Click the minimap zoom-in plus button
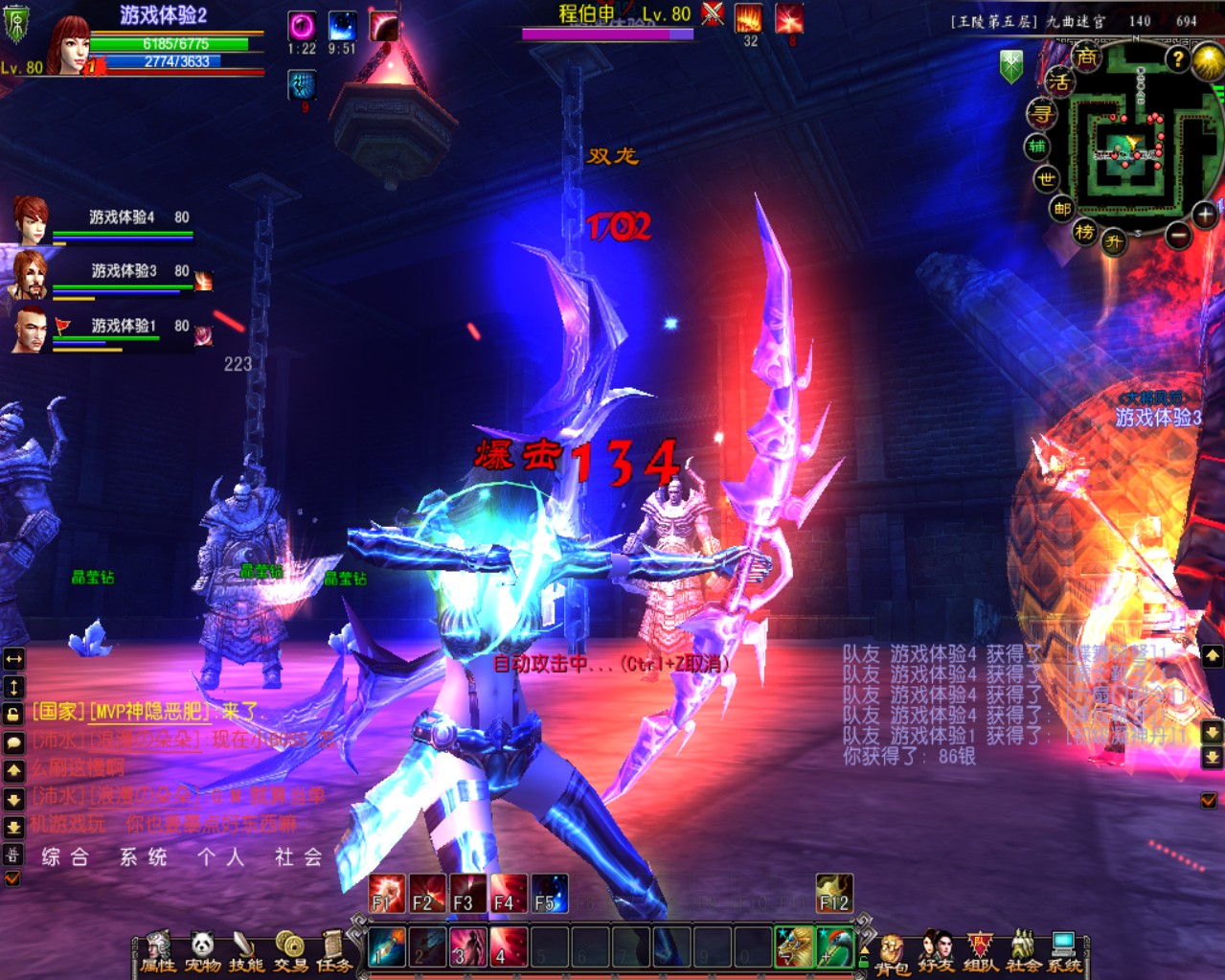Image resolution: width=1225 pixels, height=980 pixels. [1204, 215]
